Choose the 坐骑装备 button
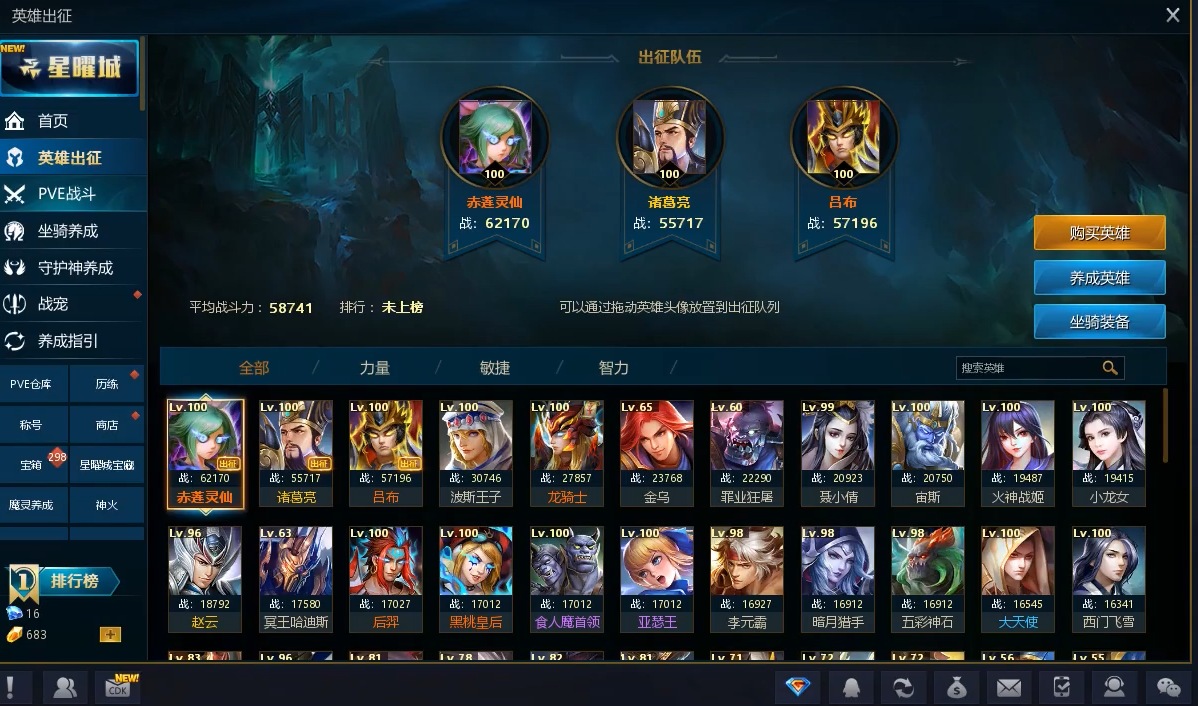The height and width of the screenshot is (706, 1198). [1099, 322]
